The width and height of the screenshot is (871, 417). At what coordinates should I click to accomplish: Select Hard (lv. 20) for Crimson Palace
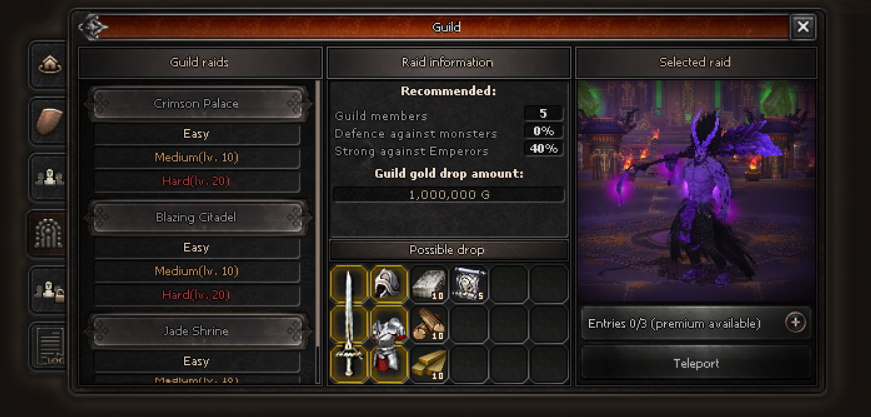196,181
